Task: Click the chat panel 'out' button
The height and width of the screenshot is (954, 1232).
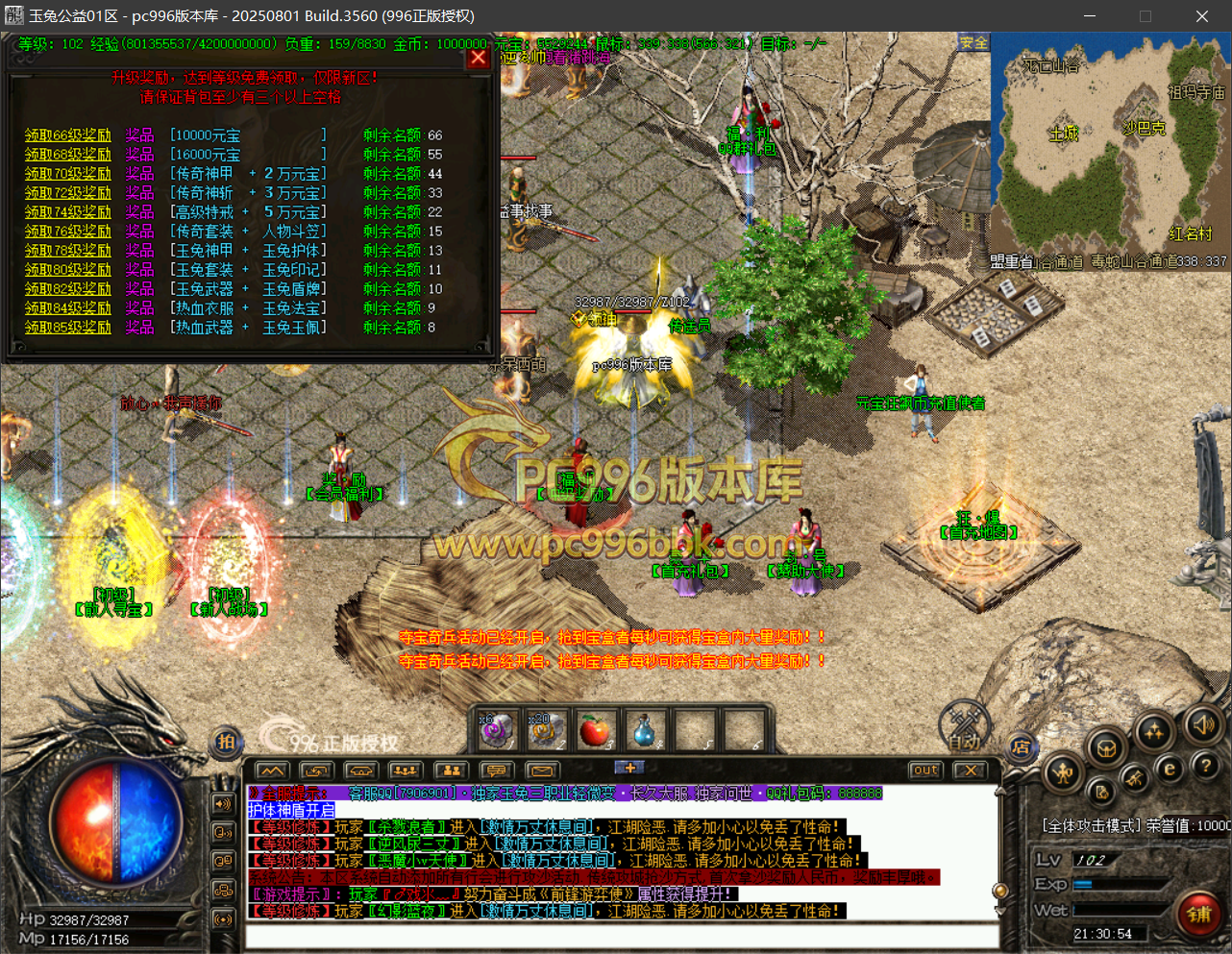Action: tap(925, 771)
